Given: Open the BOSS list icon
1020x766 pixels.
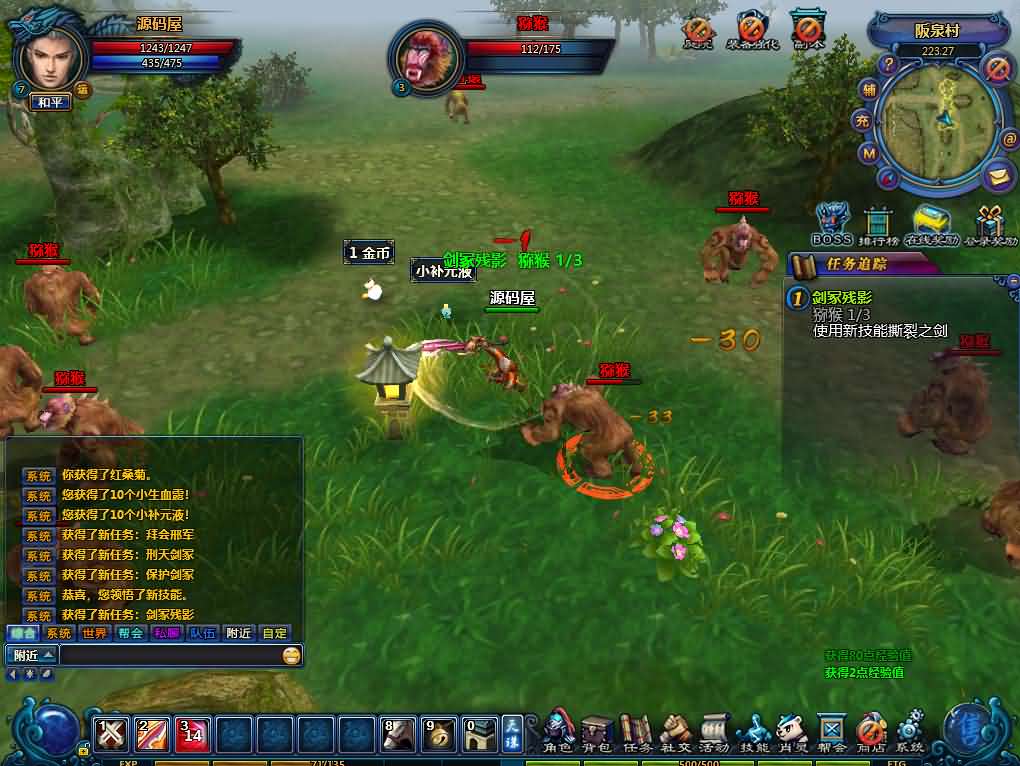Looking at the screenshot, I should (x=831, y=224).
